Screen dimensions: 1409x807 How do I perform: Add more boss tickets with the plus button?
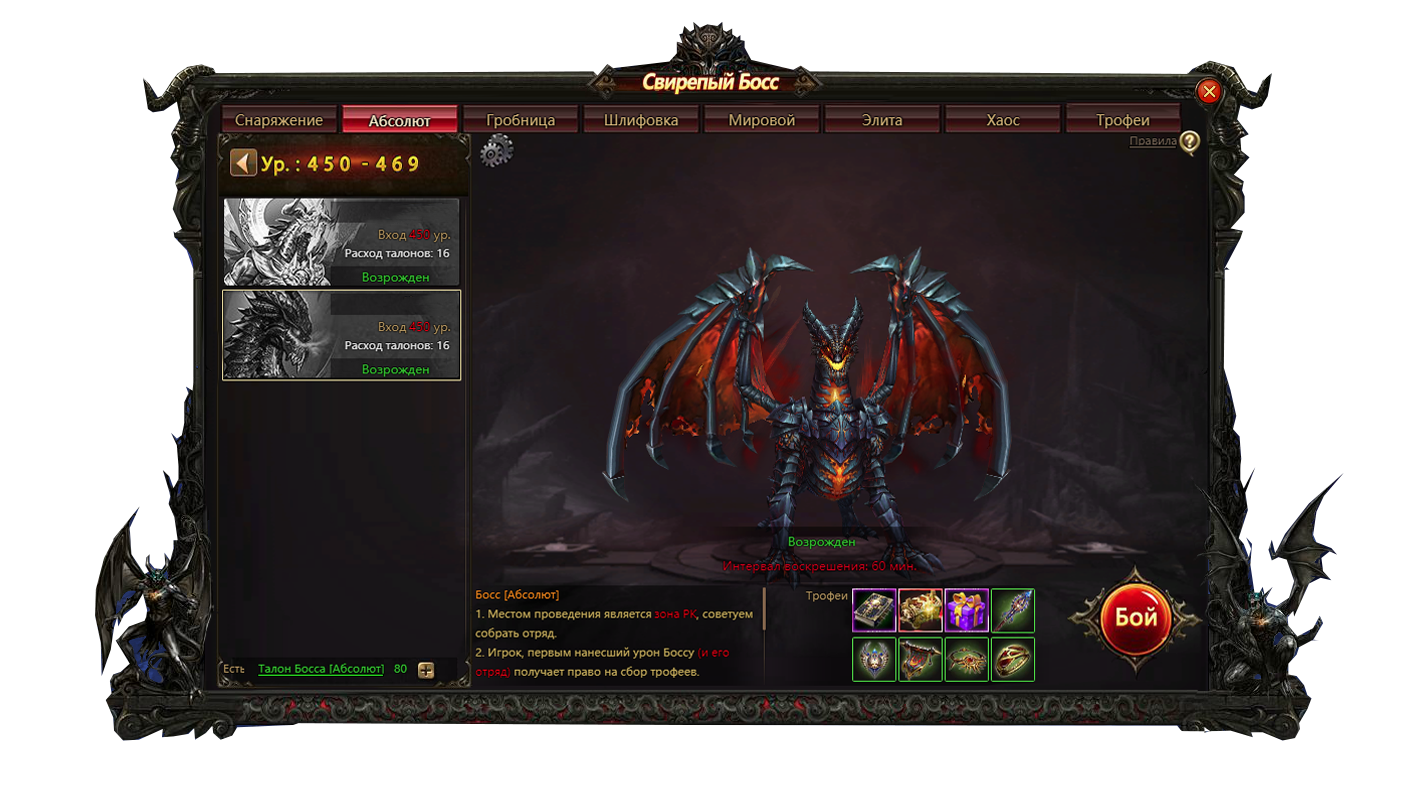pyautogui.click(x=426, y=670)
